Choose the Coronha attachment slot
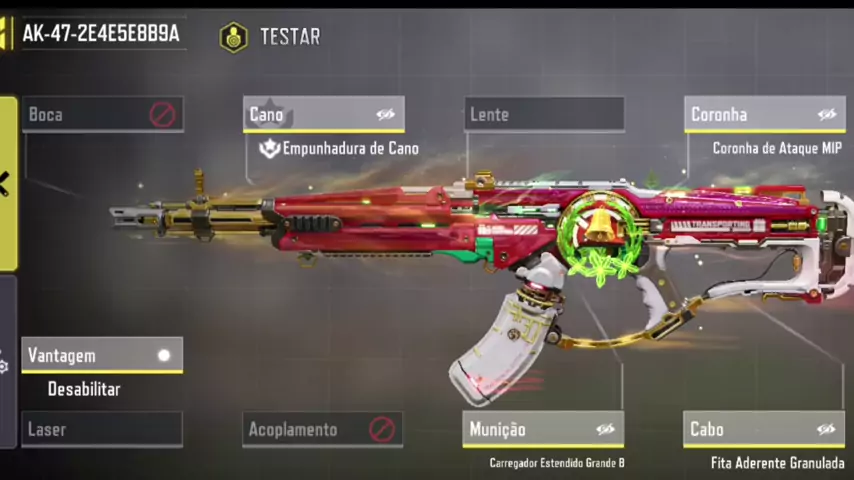 click(750, 114)
